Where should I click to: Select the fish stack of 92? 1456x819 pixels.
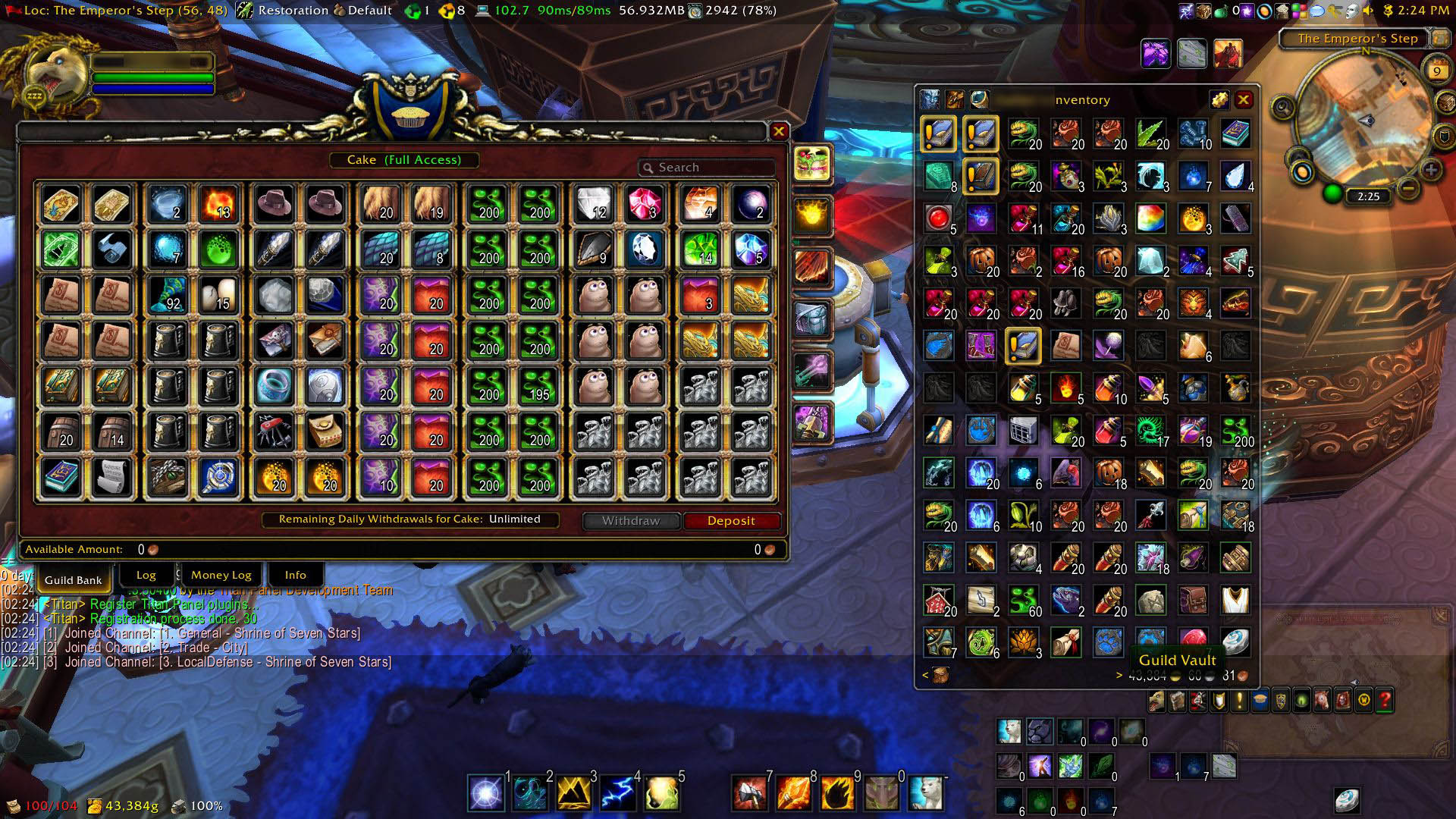pyautogui.click(x=167, y=295)
